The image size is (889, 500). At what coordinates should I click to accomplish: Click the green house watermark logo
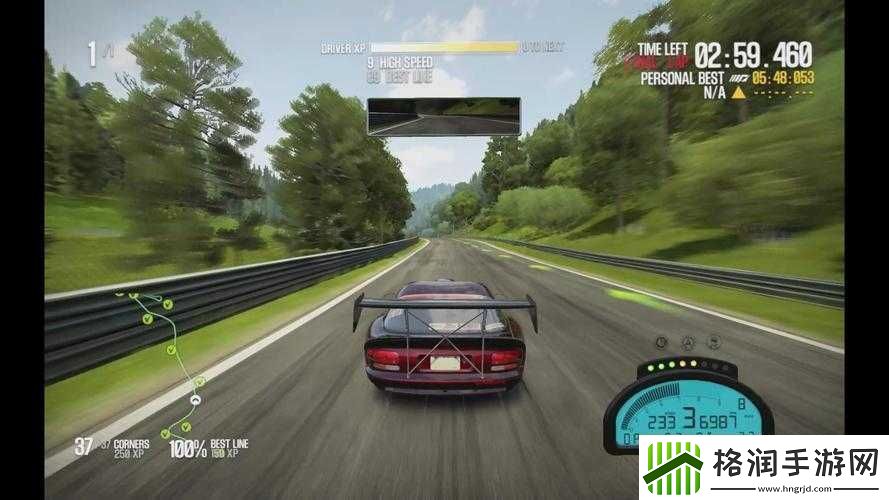[x=673, y=467]
